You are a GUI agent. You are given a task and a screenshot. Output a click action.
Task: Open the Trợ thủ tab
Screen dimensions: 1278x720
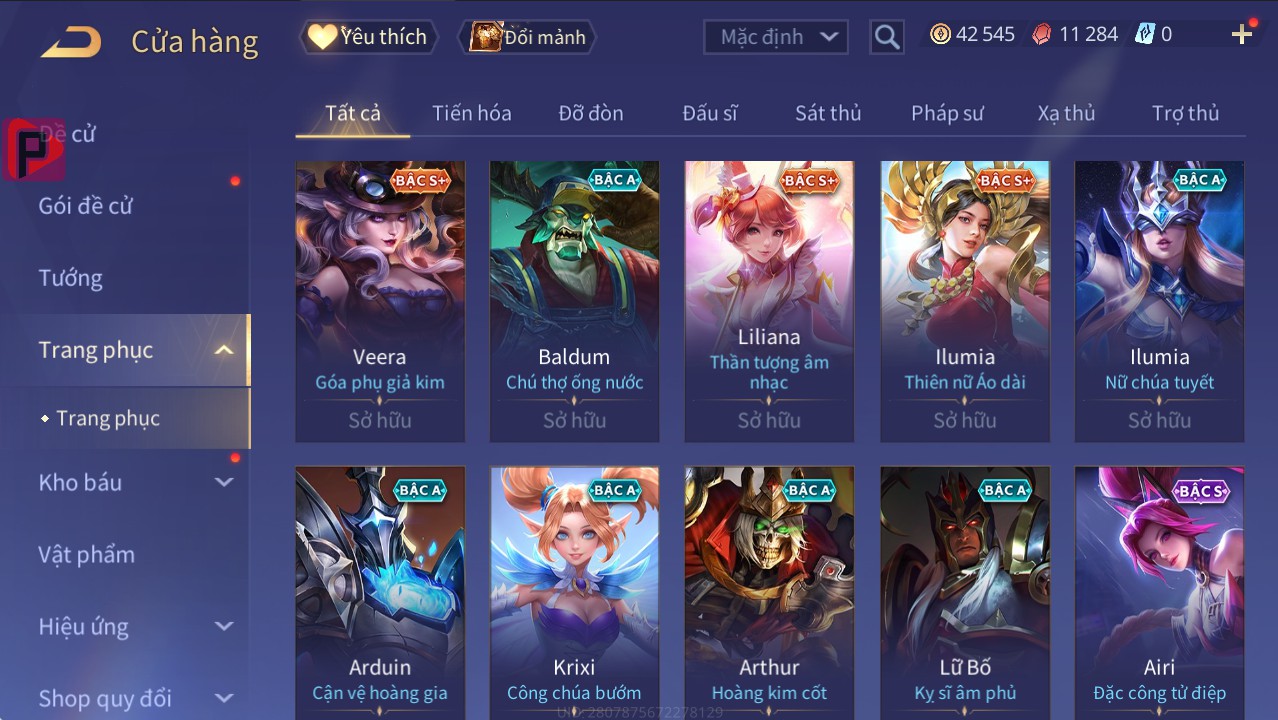[x=1185, y=113]
